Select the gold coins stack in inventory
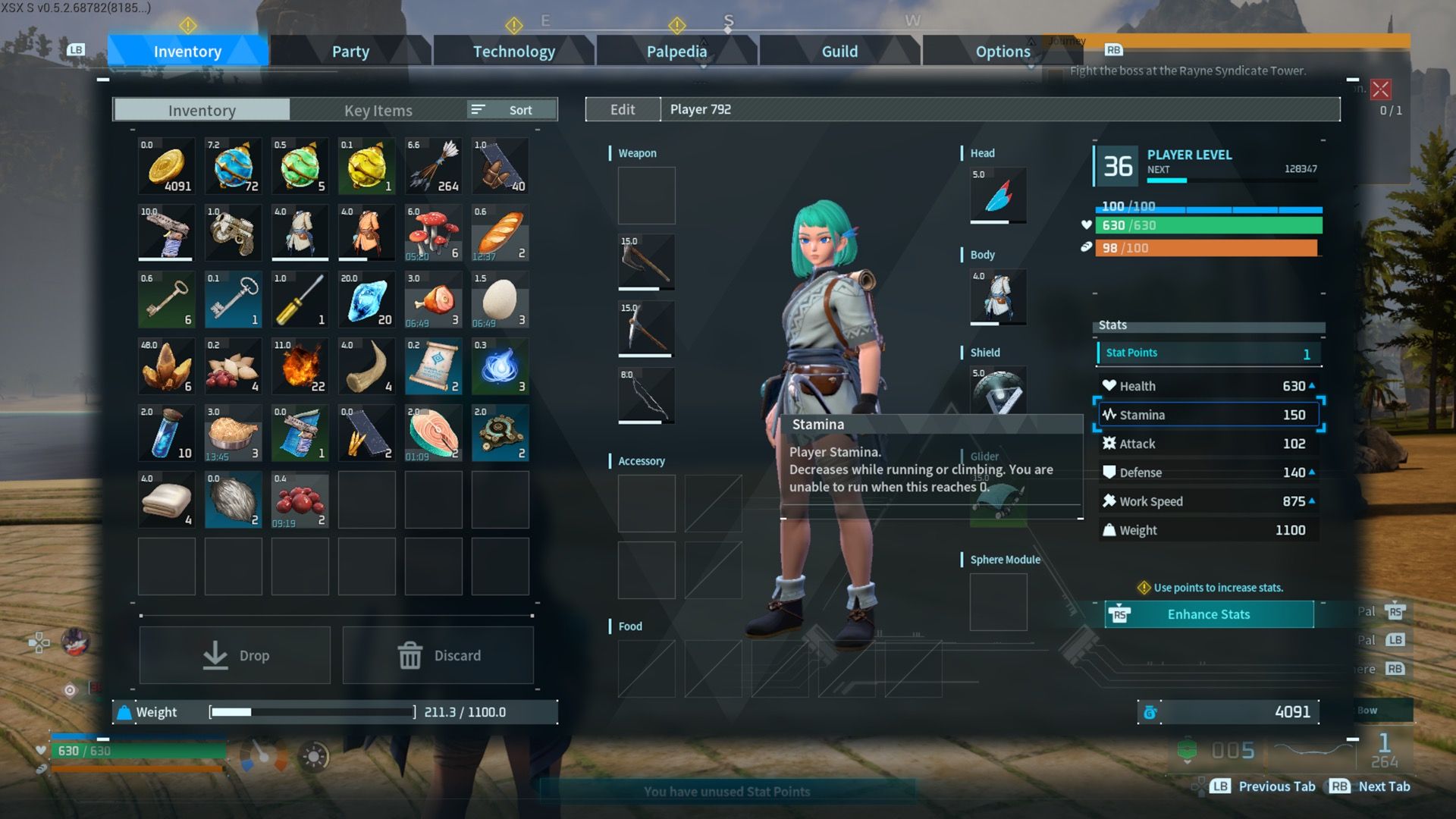 click(165, 165)
